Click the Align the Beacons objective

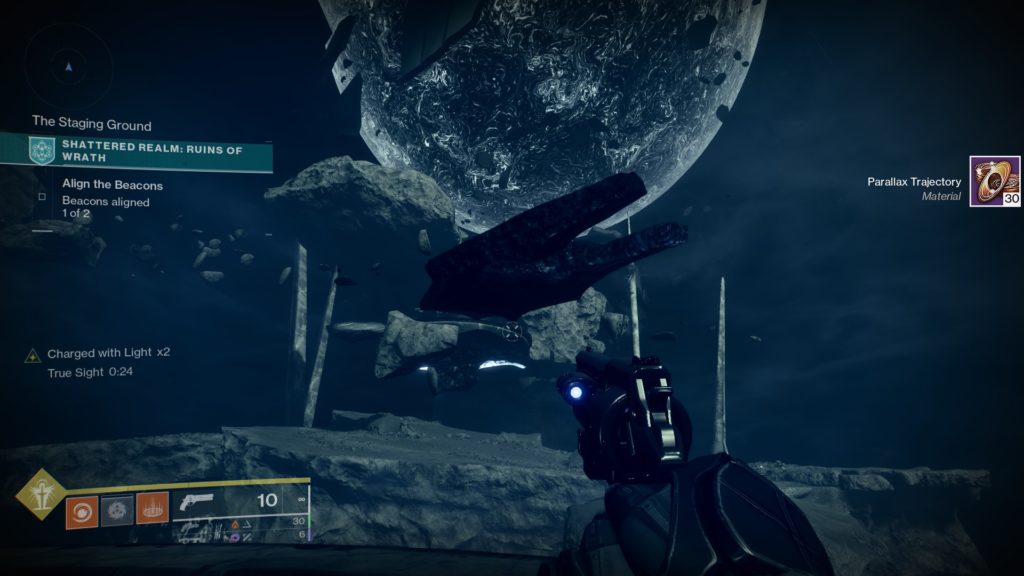112,185
